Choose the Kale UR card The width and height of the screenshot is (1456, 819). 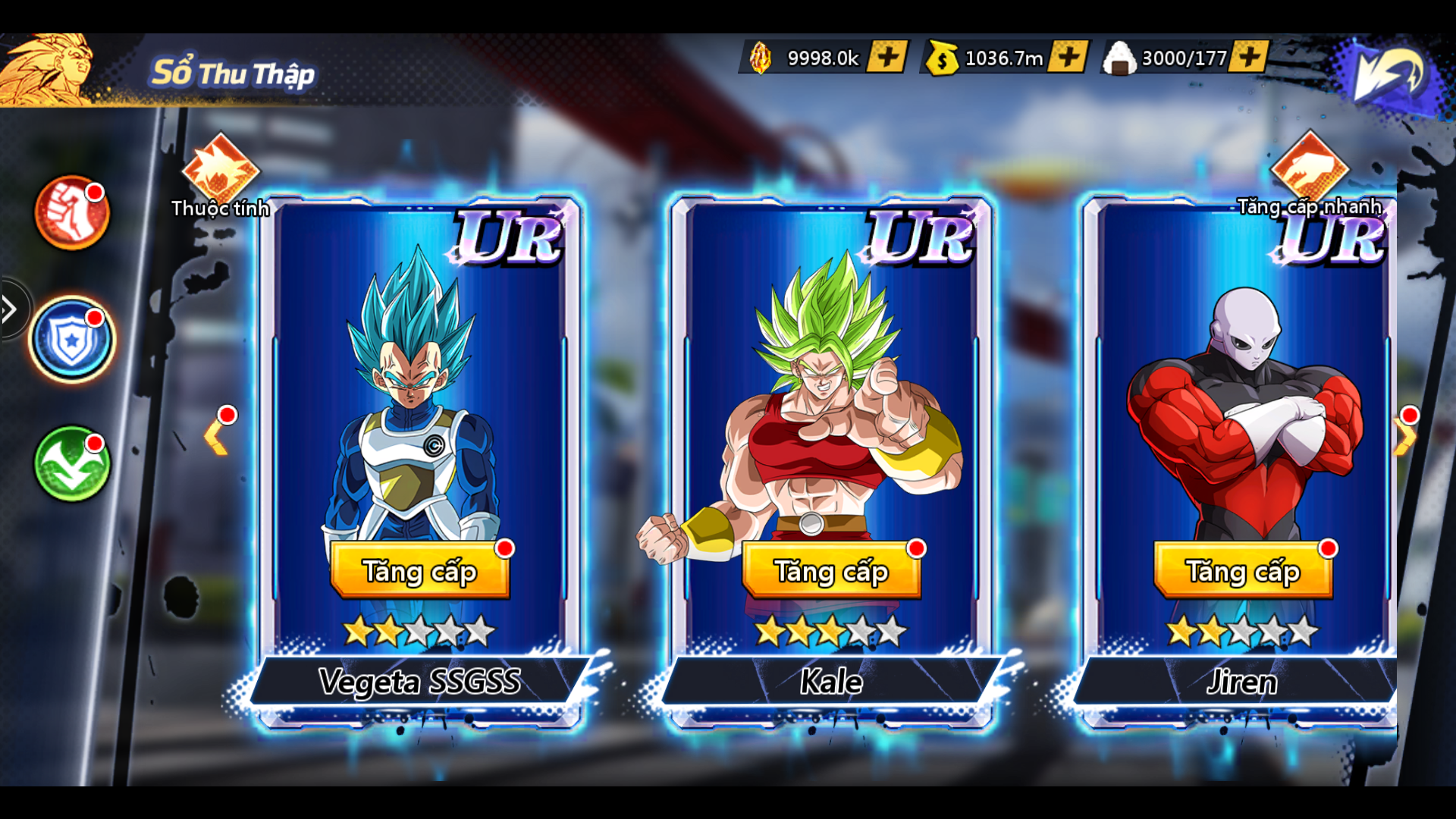point(831,394)
